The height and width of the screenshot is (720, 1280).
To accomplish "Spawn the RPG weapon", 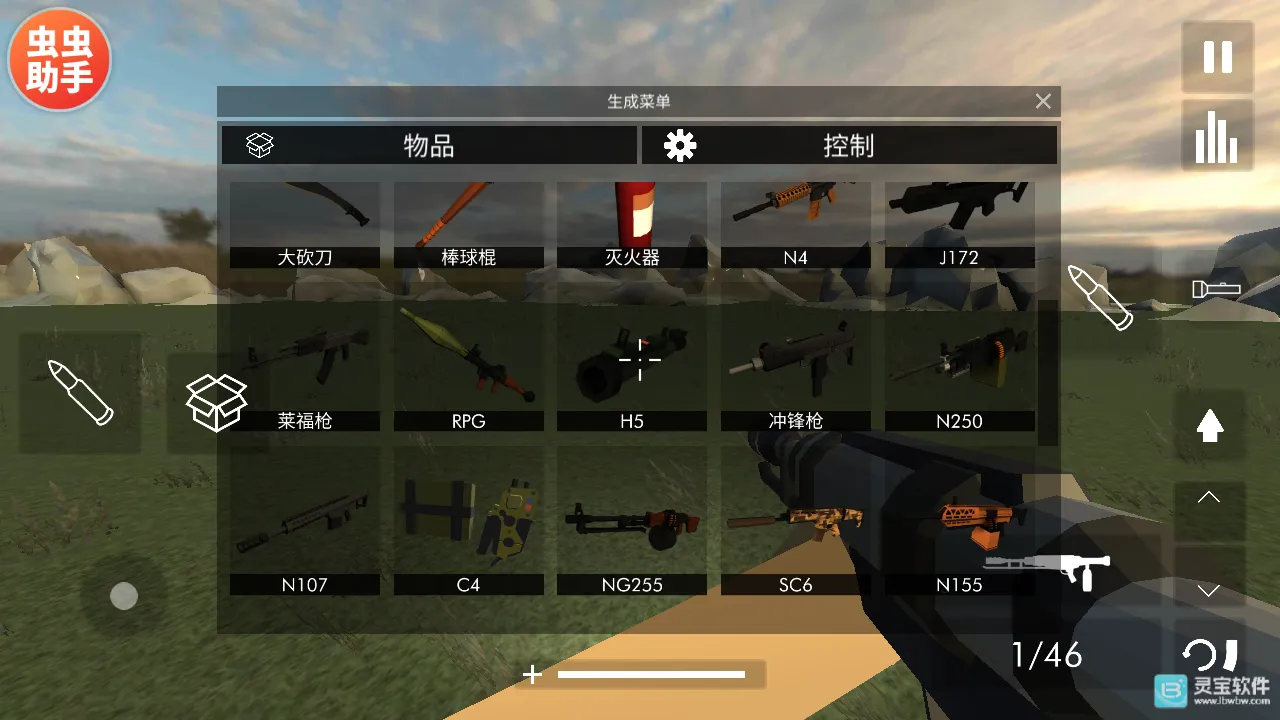I will coord(468,370).
